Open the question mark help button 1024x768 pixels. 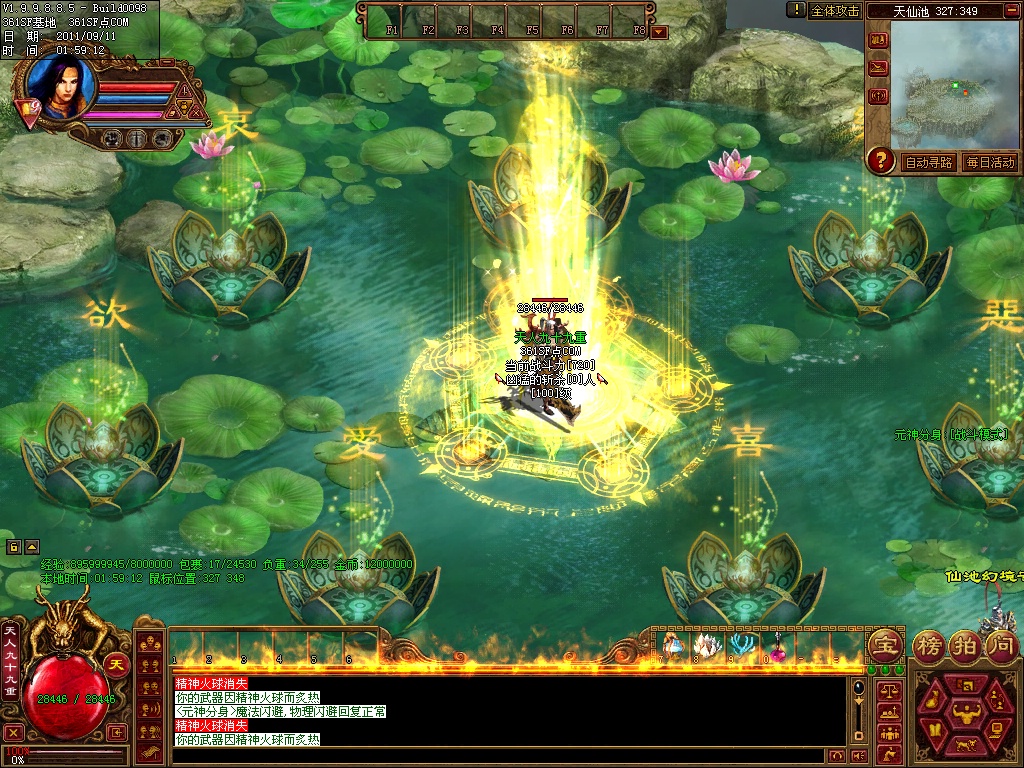881,160
